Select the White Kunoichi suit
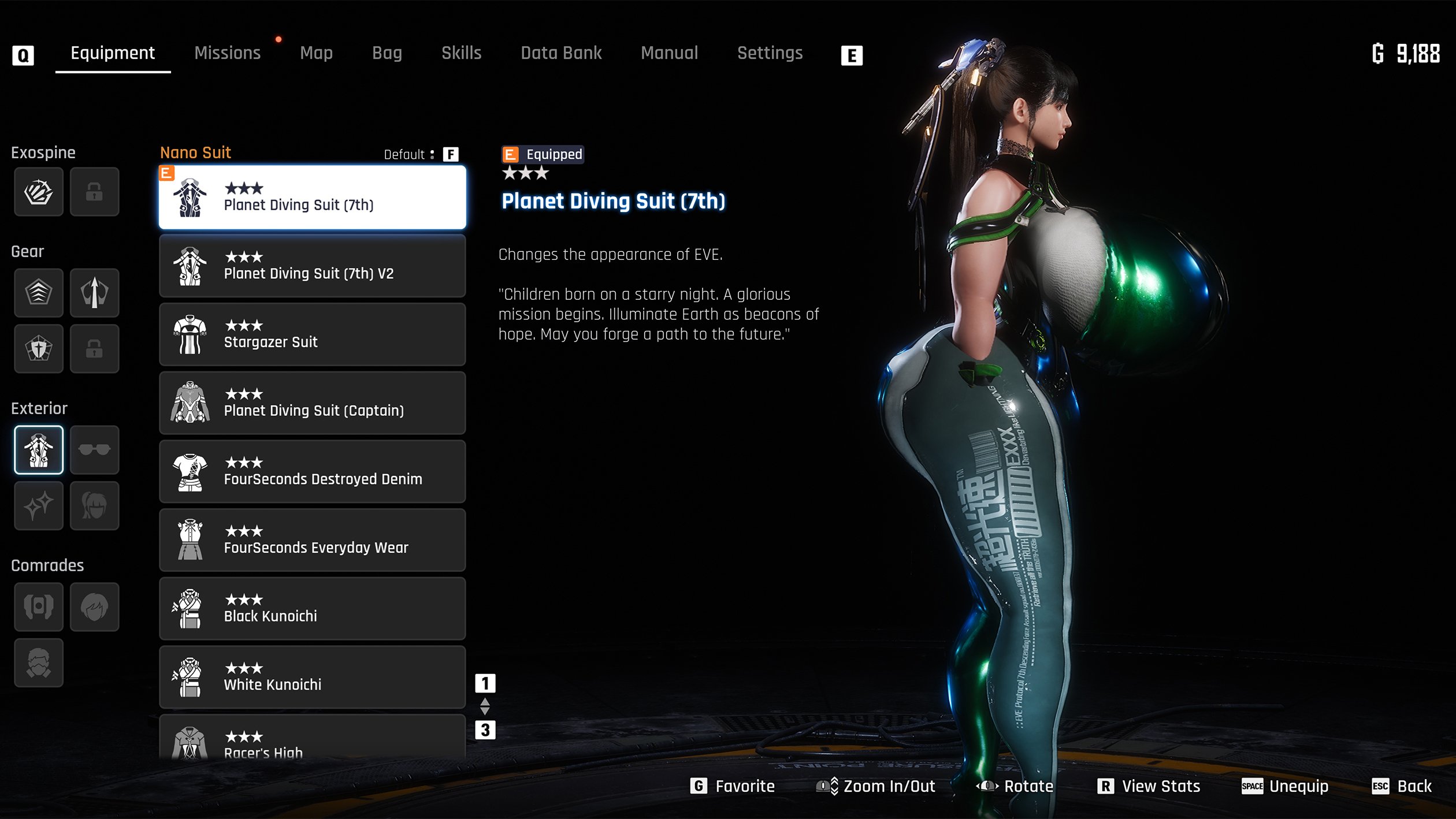 click(312, 677)
